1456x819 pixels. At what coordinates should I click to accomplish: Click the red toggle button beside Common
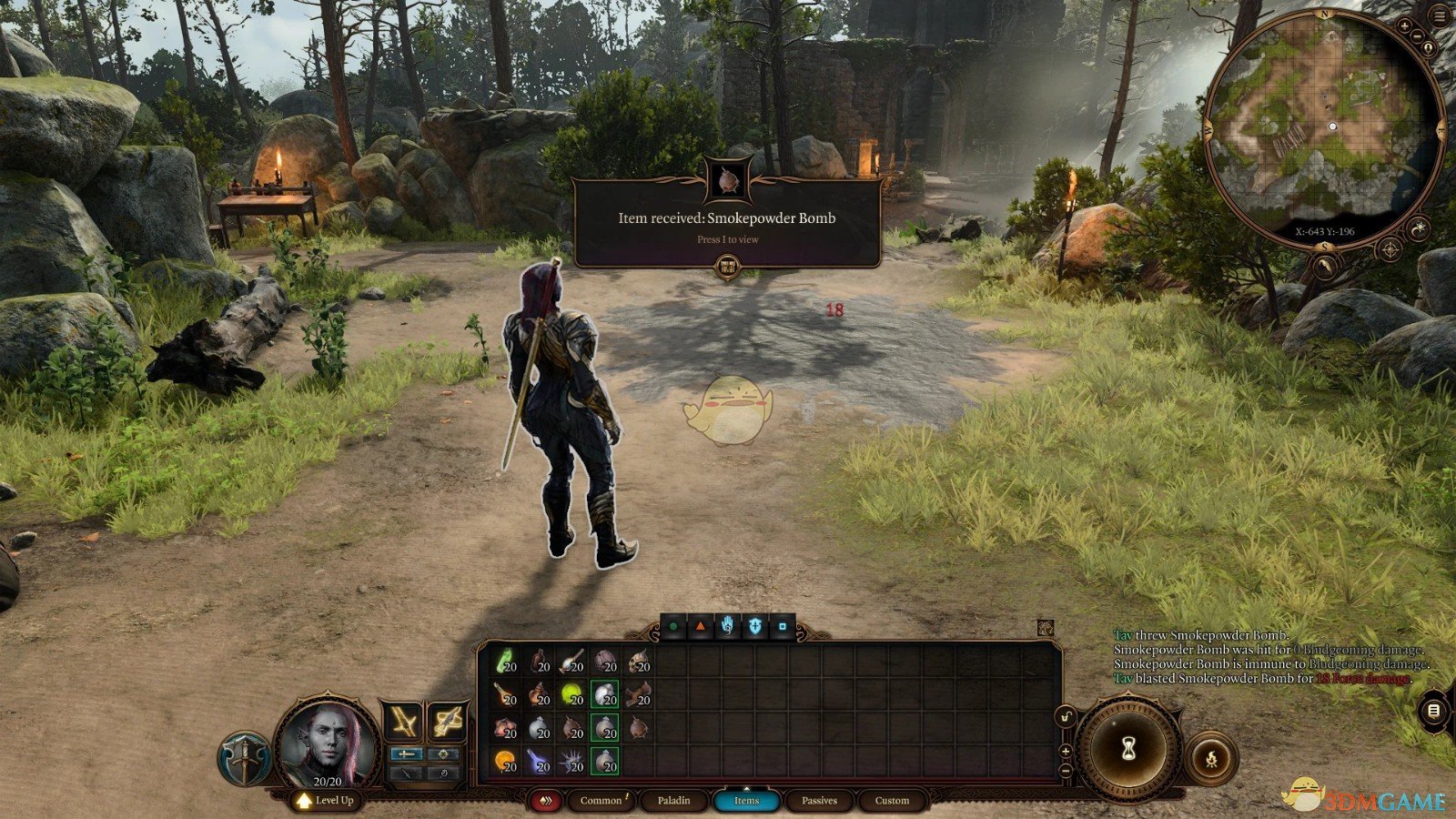tap(546, 801)
